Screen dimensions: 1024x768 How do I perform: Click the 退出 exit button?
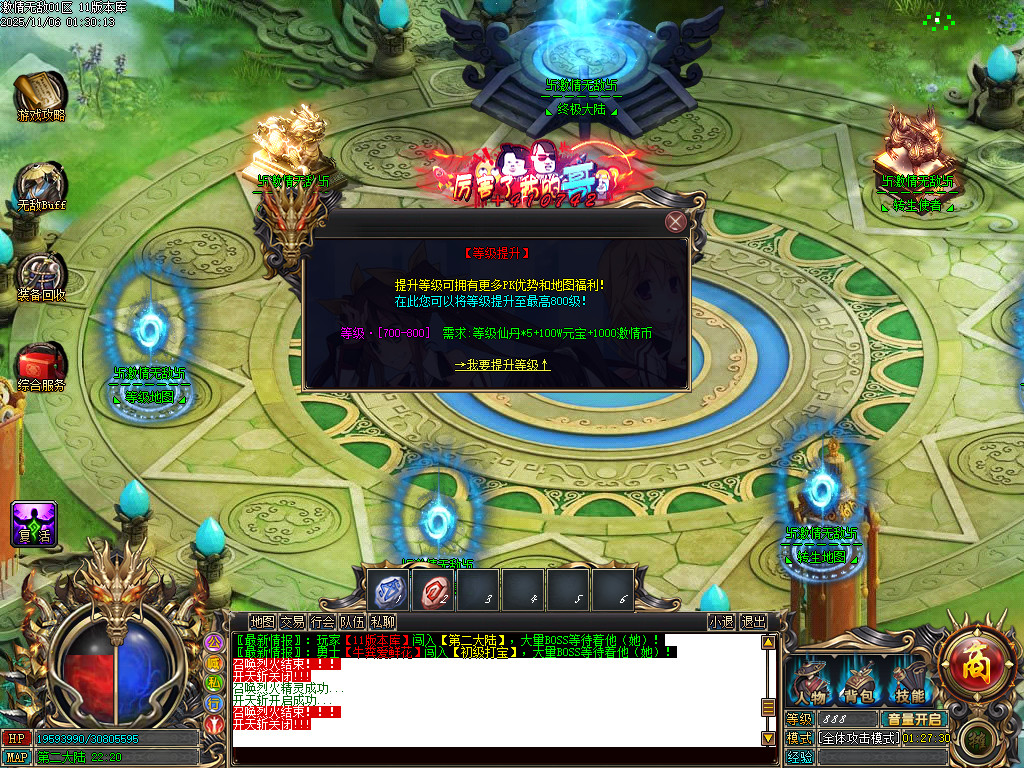pos(753,622)
